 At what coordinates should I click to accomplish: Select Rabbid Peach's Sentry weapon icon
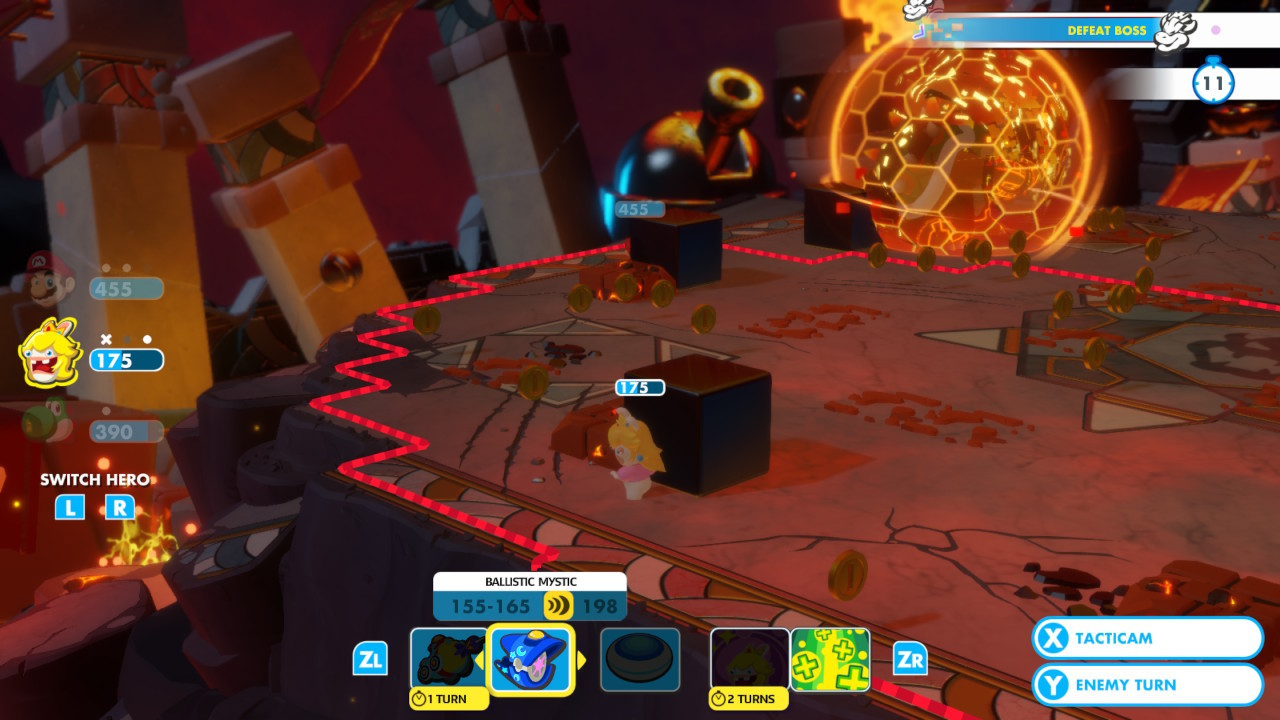[x=450, y=658]
